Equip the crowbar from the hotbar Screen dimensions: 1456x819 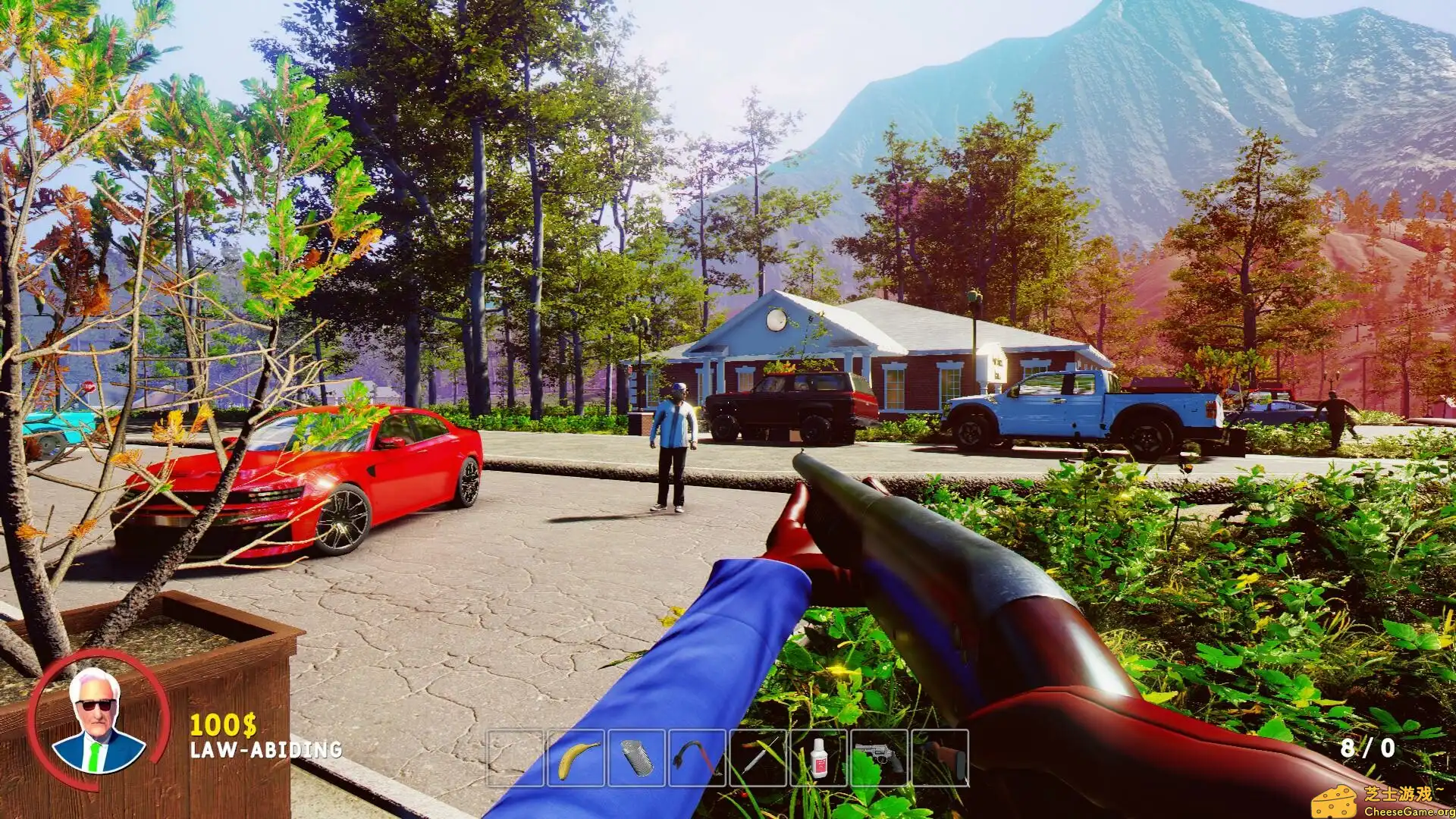(697, 758)
